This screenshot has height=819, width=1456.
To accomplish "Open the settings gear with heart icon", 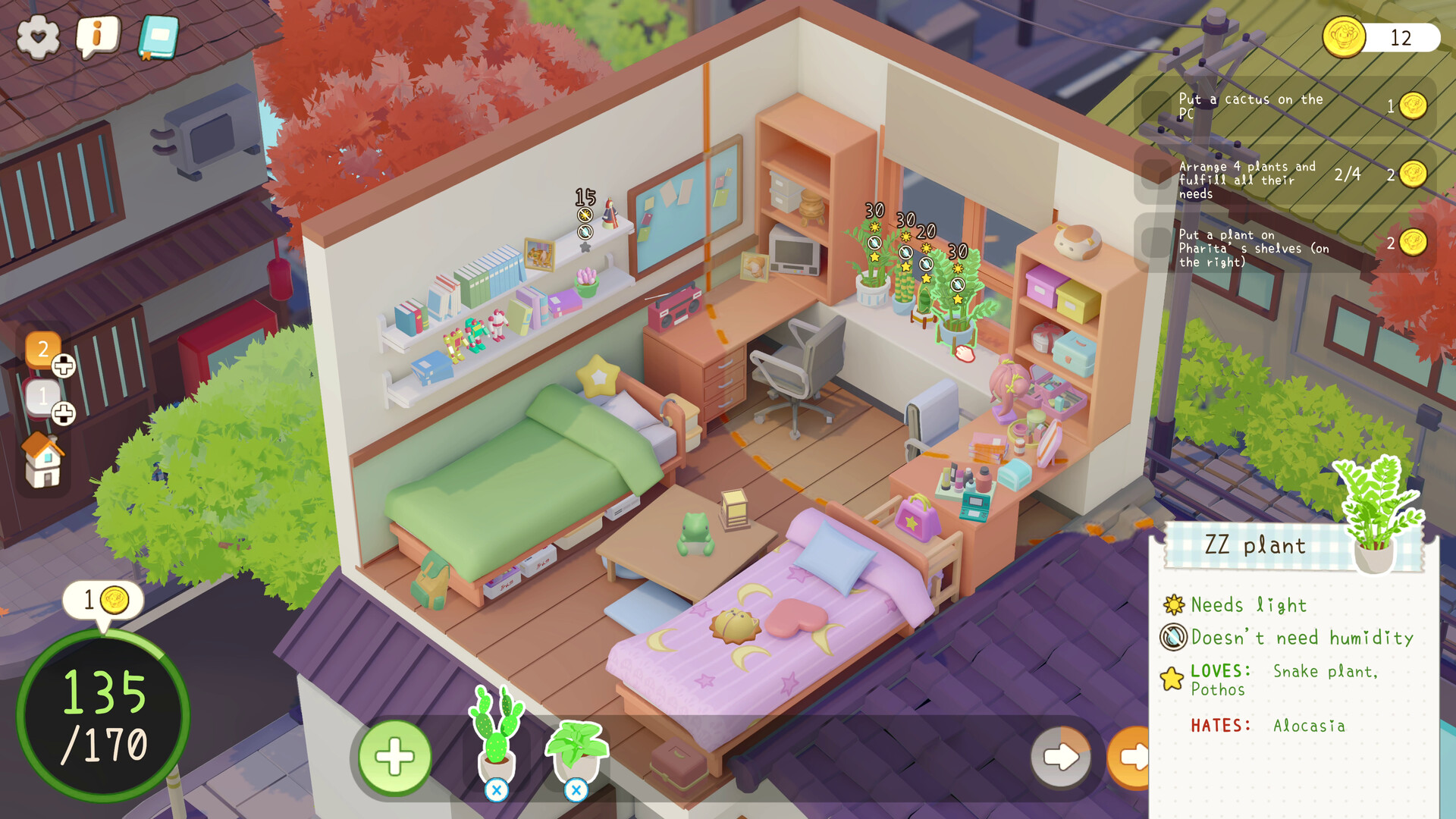I will click(x=39, y=34).
